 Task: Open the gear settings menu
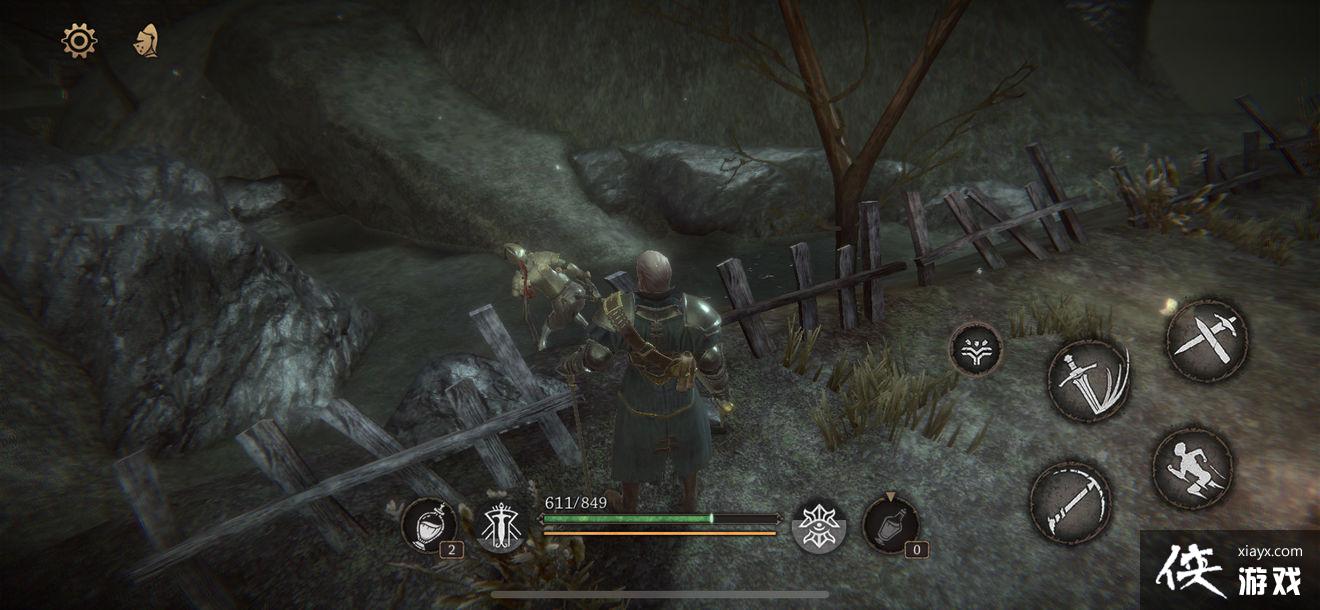pos(79,41)
